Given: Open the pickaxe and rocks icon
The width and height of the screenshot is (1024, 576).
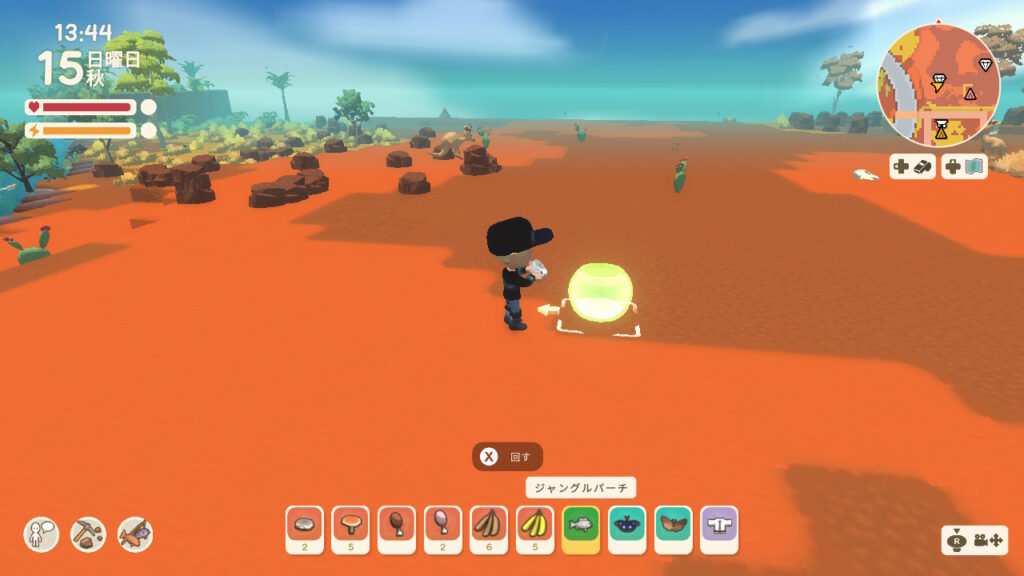Looking at the screenshot, I should pos(88,534).
